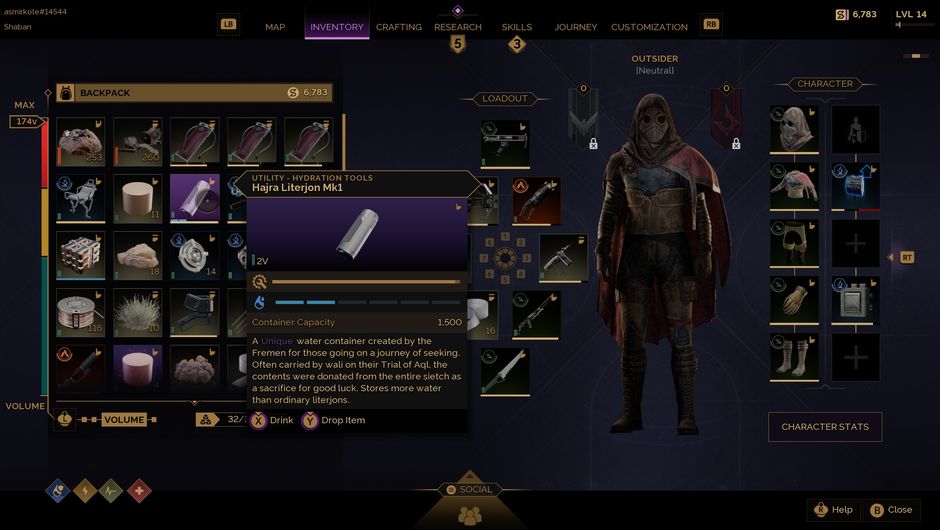Viewport: 940px width, 530px height.
Task: Select the Skills tab
Action: [517, 27]
